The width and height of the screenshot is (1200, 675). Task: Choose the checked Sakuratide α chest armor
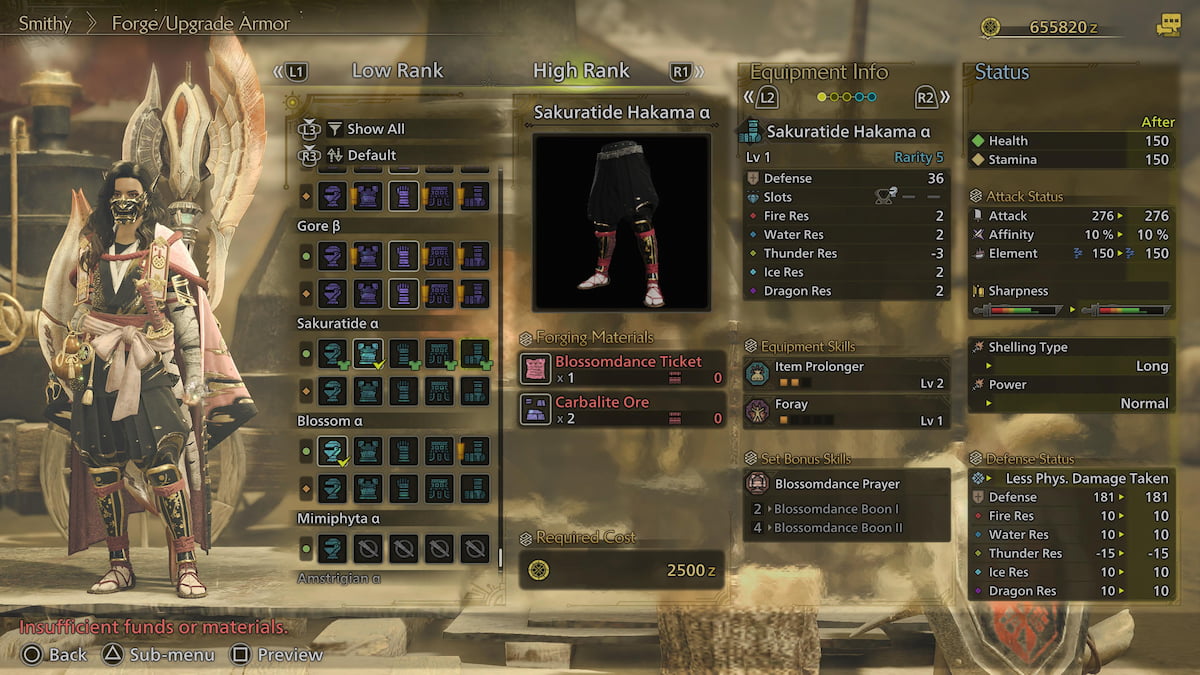pyautogui.click(x=368, y=353)
